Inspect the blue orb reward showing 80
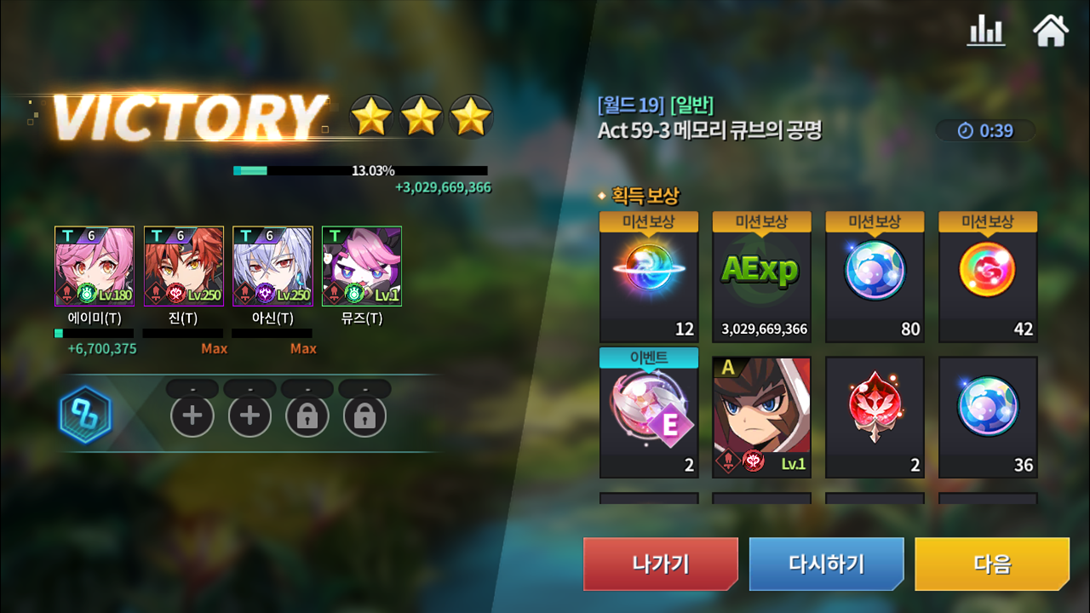1090x613 pixels. pyautogui.click(x=874, y=277)
